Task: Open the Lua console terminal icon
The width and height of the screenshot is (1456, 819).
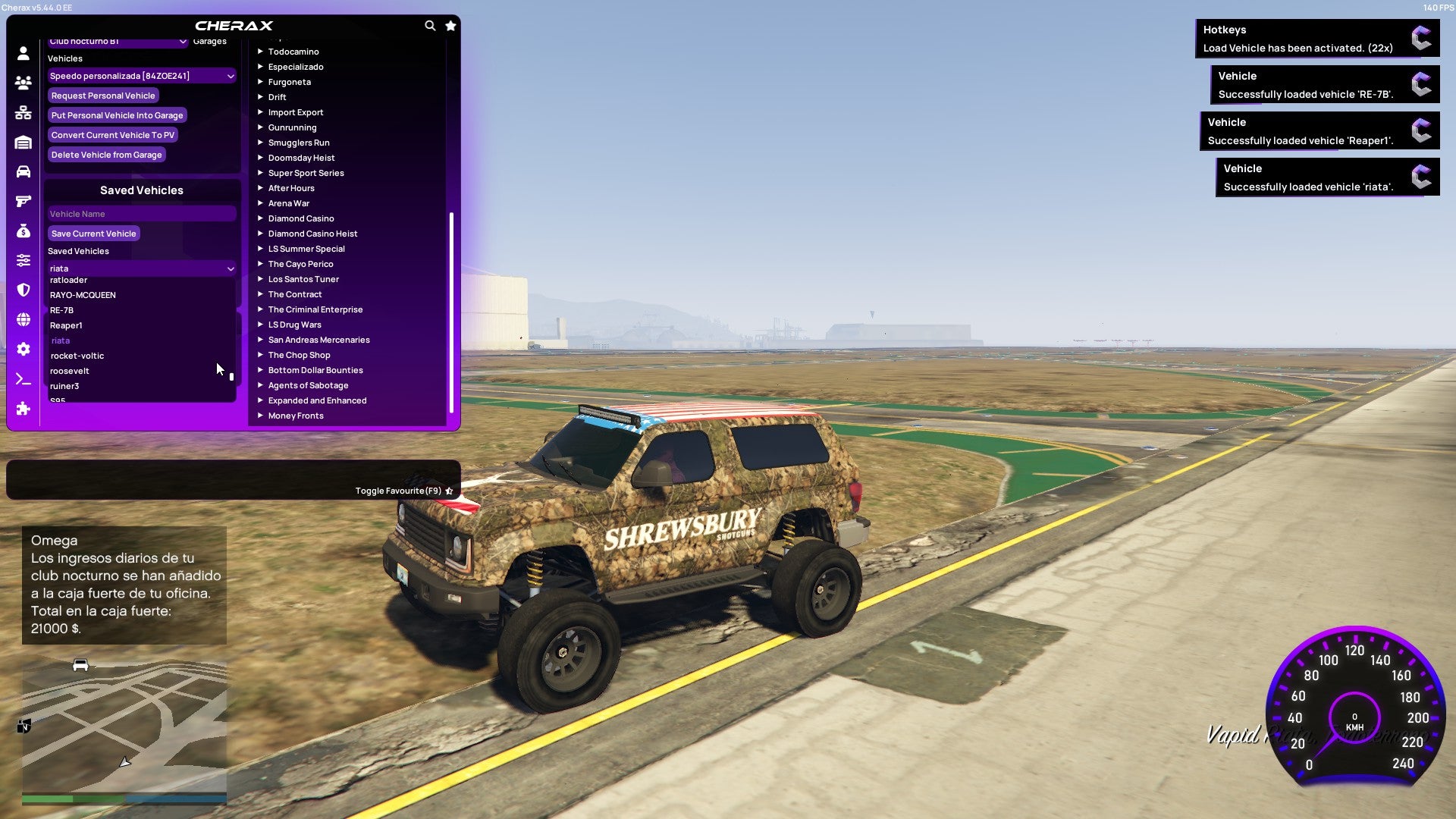Action: [23, 378]
